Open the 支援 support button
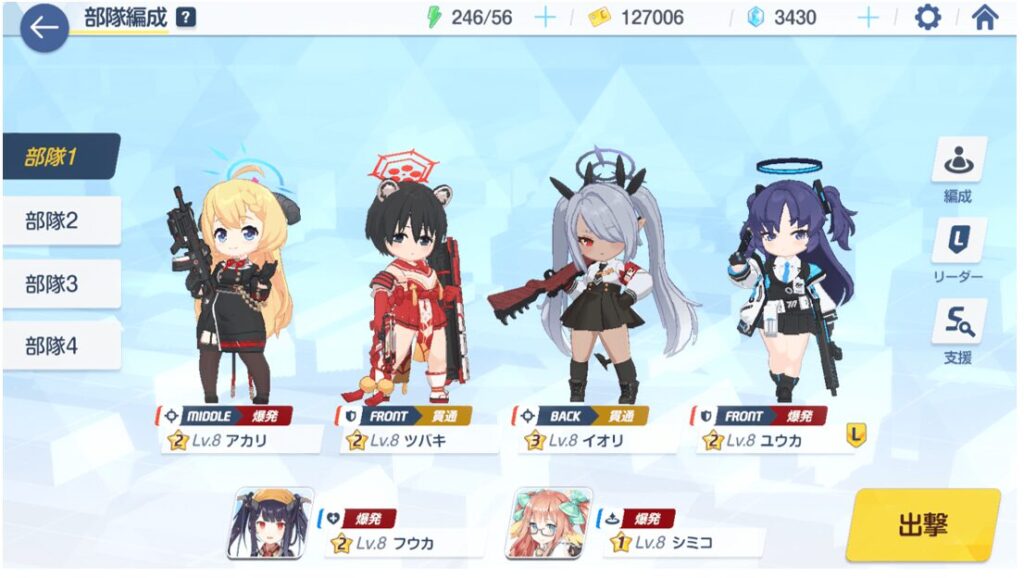 [x=958, y=332]
